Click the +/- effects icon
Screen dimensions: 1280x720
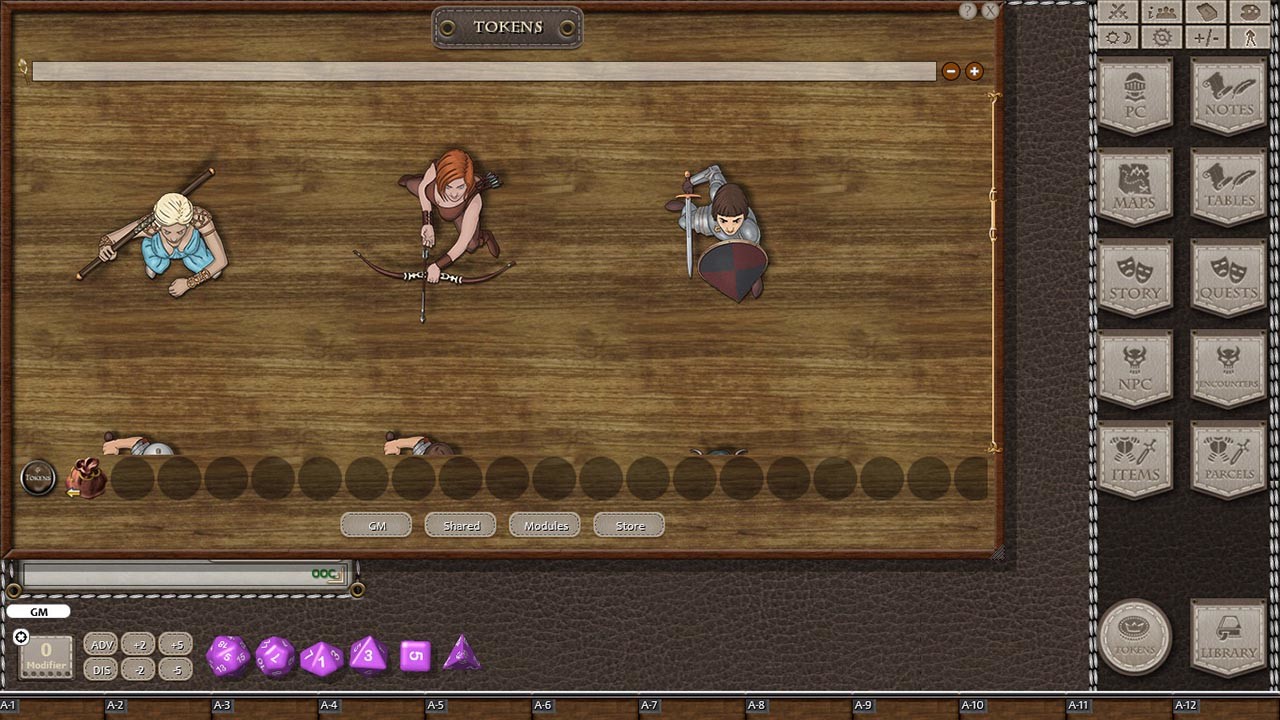click(x=1205, y=37)
